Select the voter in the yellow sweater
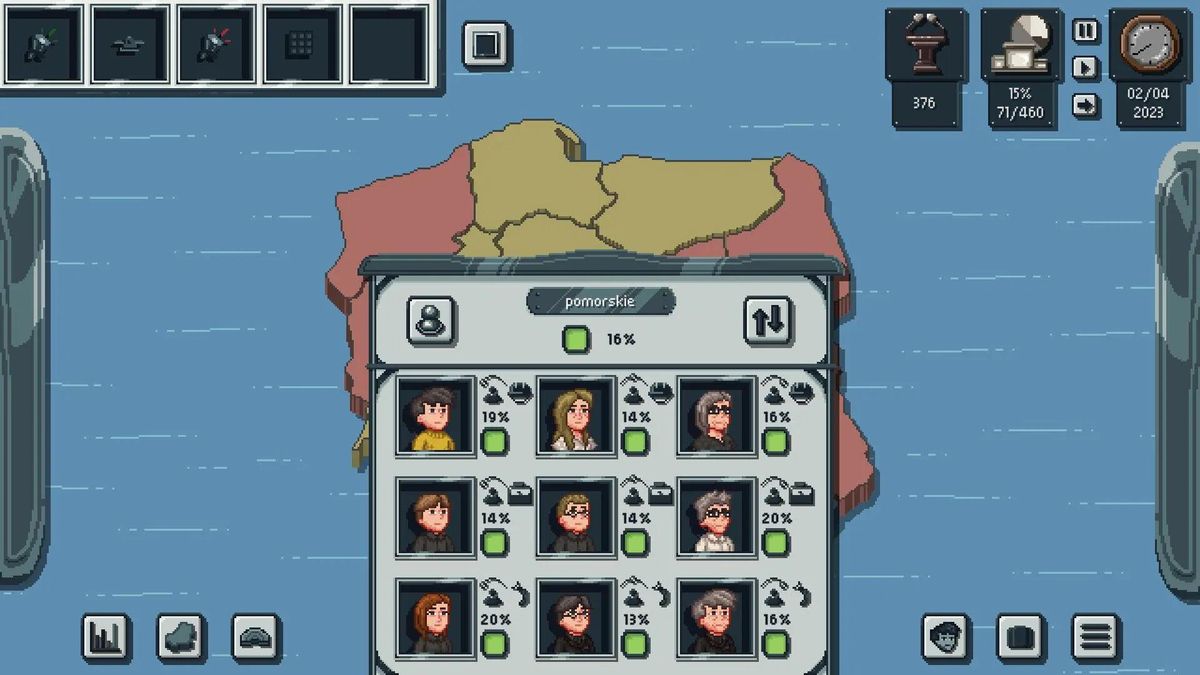This screenshot has width=1200, height=675. tap(435, 415)
